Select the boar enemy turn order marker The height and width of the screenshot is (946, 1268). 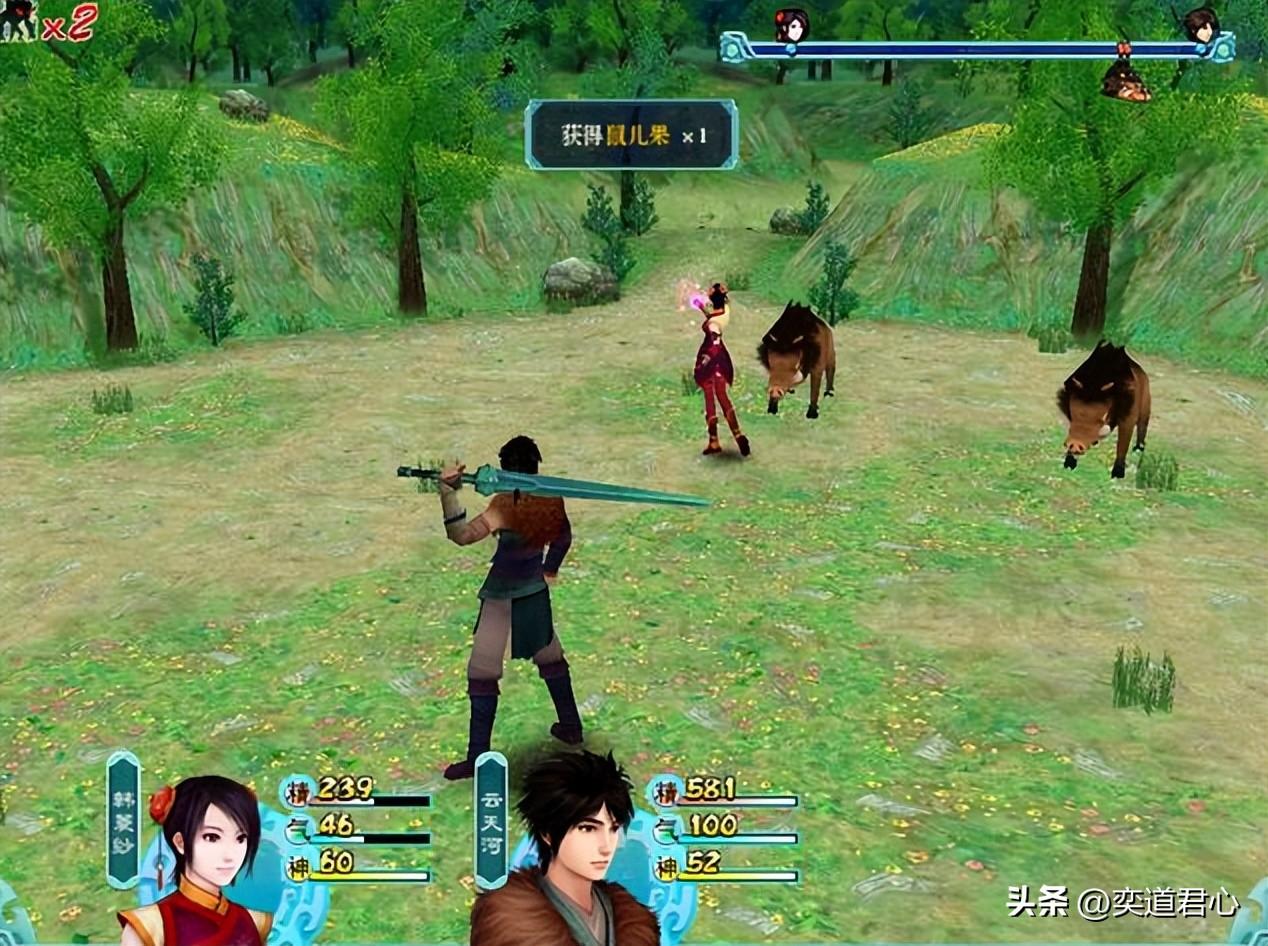coord(1125,80)
